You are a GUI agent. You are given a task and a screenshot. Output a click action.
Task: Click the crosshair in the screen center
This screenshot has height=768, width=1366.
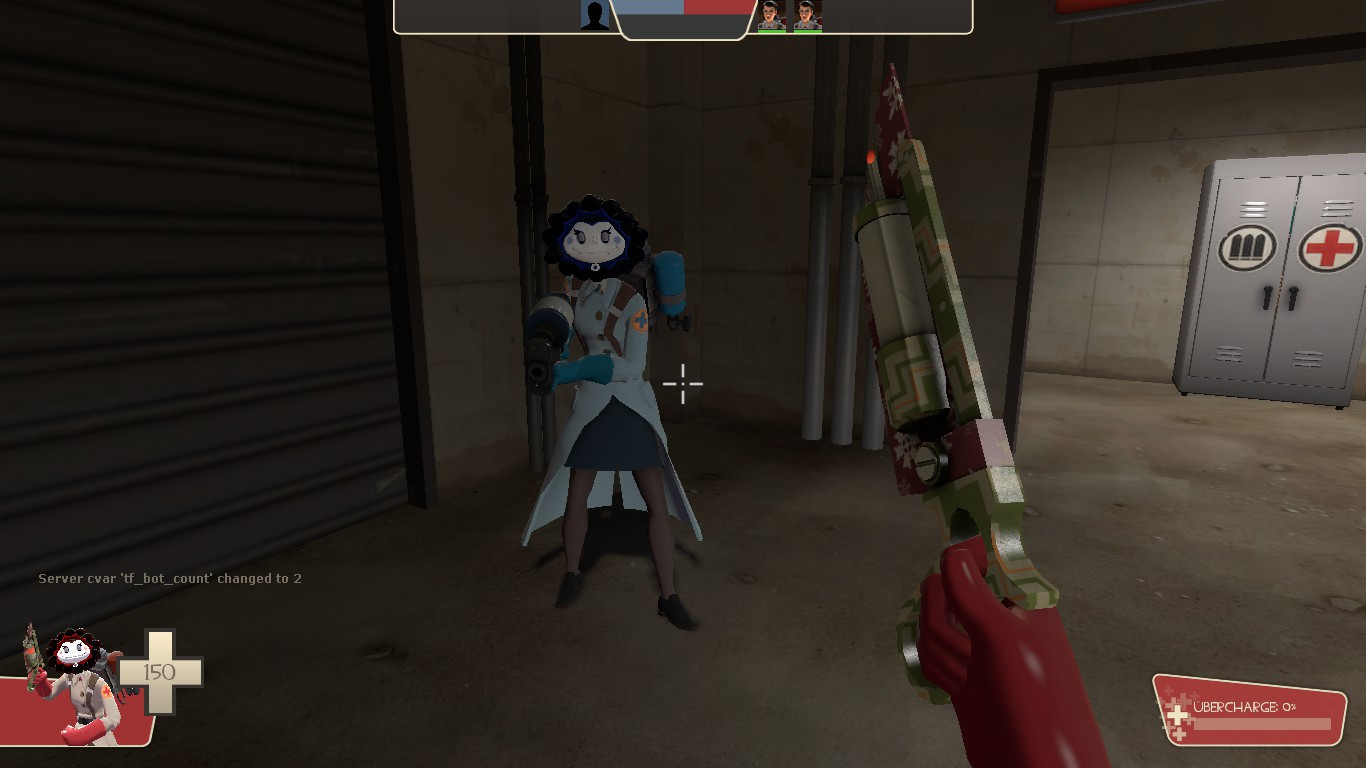(x=681, y=383)
